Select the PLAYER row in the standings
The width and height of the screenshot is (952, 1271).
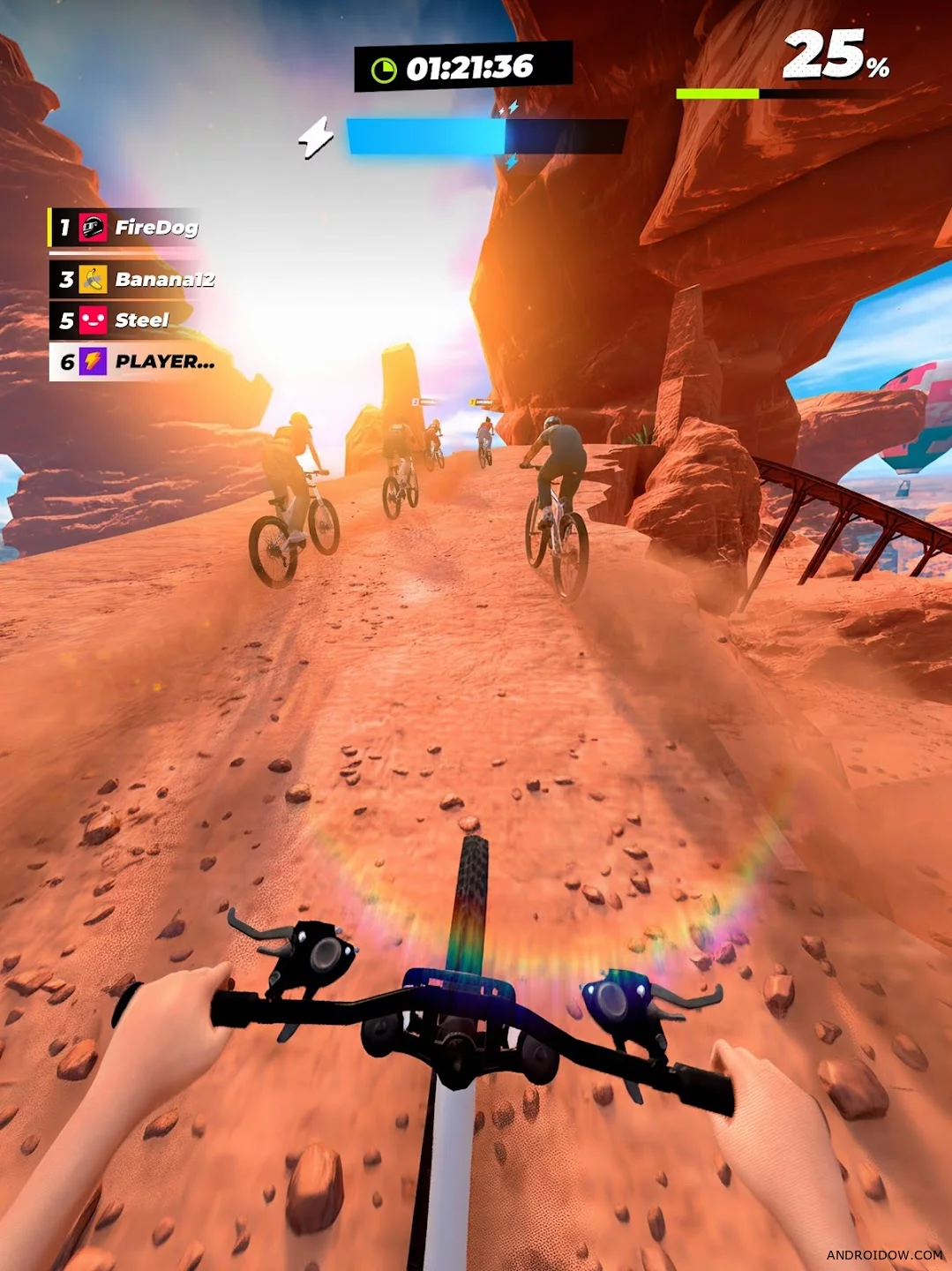[x=134, y=362]
